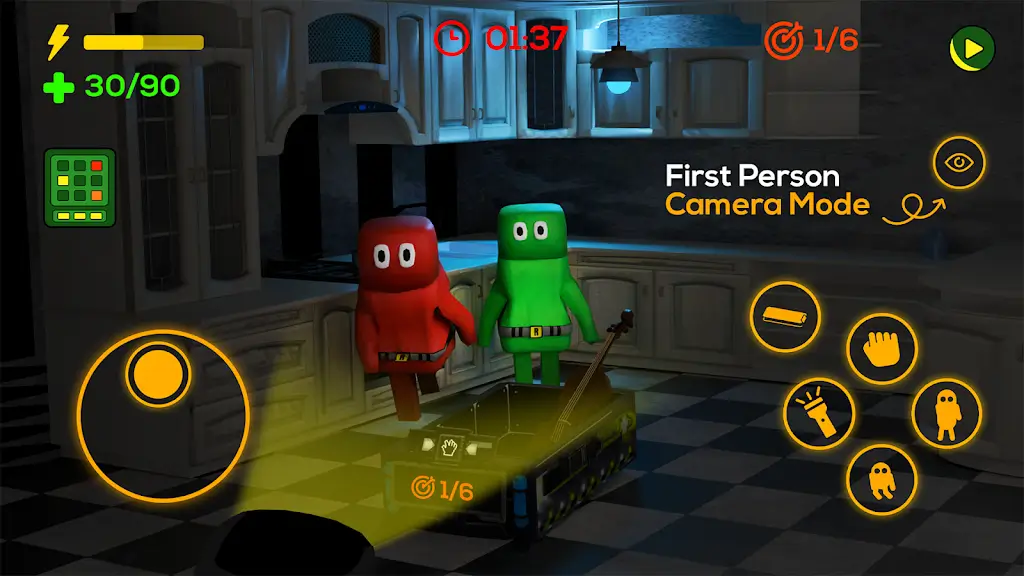Open the green keypad panel
Screen dimensions: 1024x576
tap(80, 187)
